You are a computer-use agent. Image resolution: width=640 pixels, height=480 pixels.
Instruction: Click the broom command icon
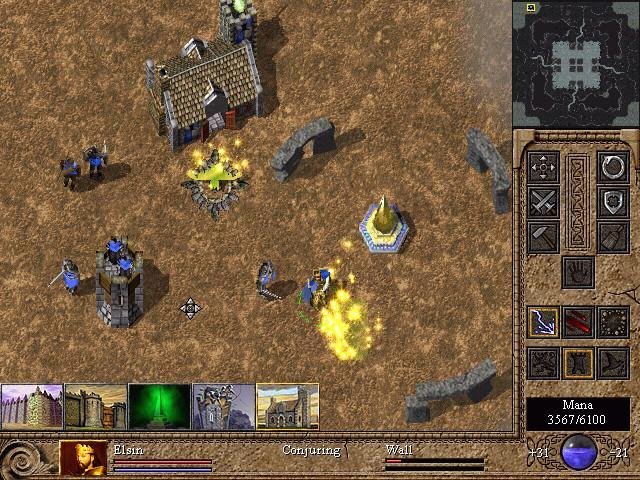612,236
